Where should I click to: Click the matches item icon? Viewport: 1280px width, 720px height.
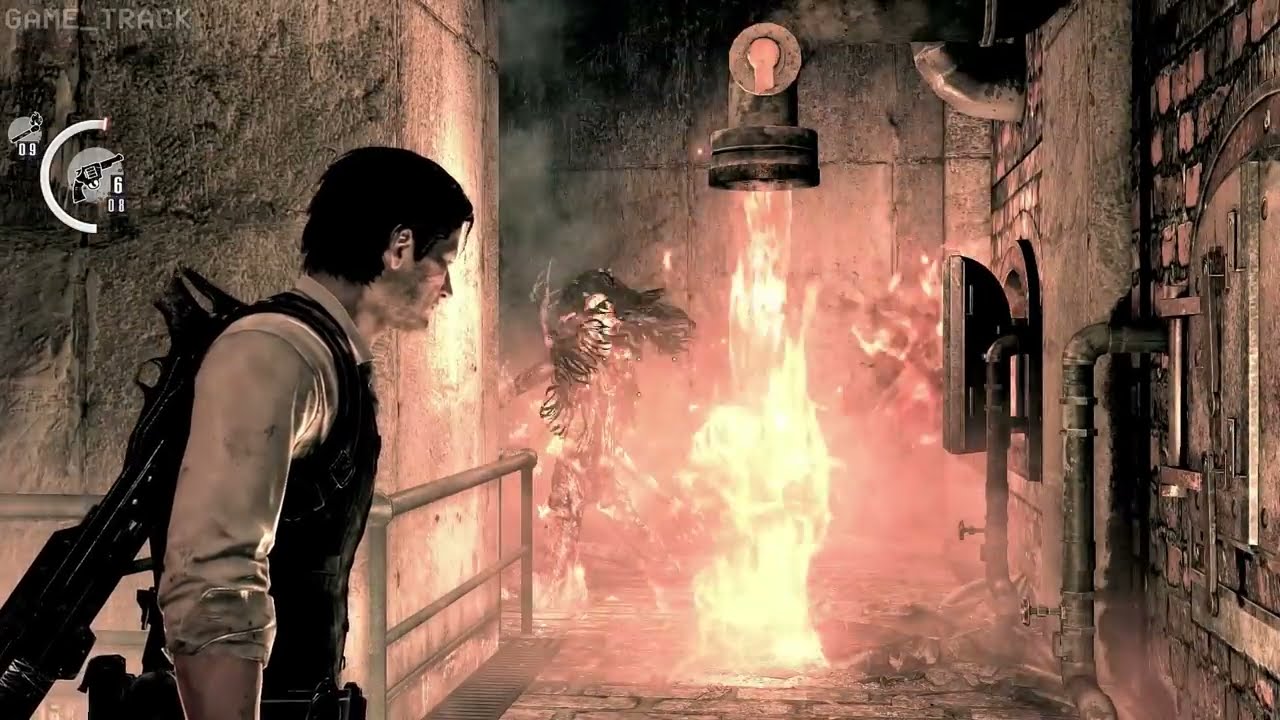click(x=26, y=127)
